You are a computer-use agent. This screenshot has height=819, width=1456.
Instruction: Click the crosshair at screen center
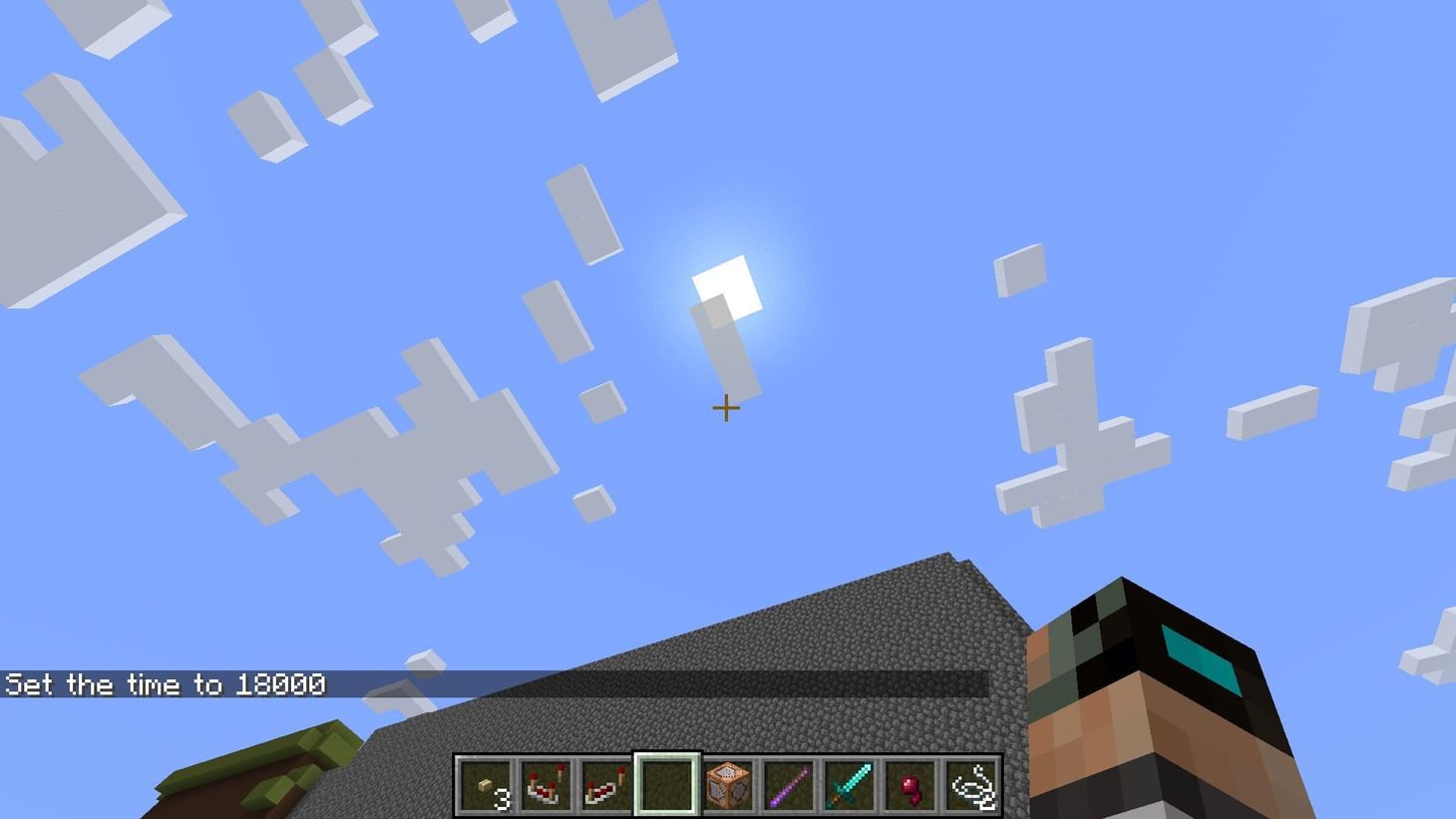coord(725,409)
